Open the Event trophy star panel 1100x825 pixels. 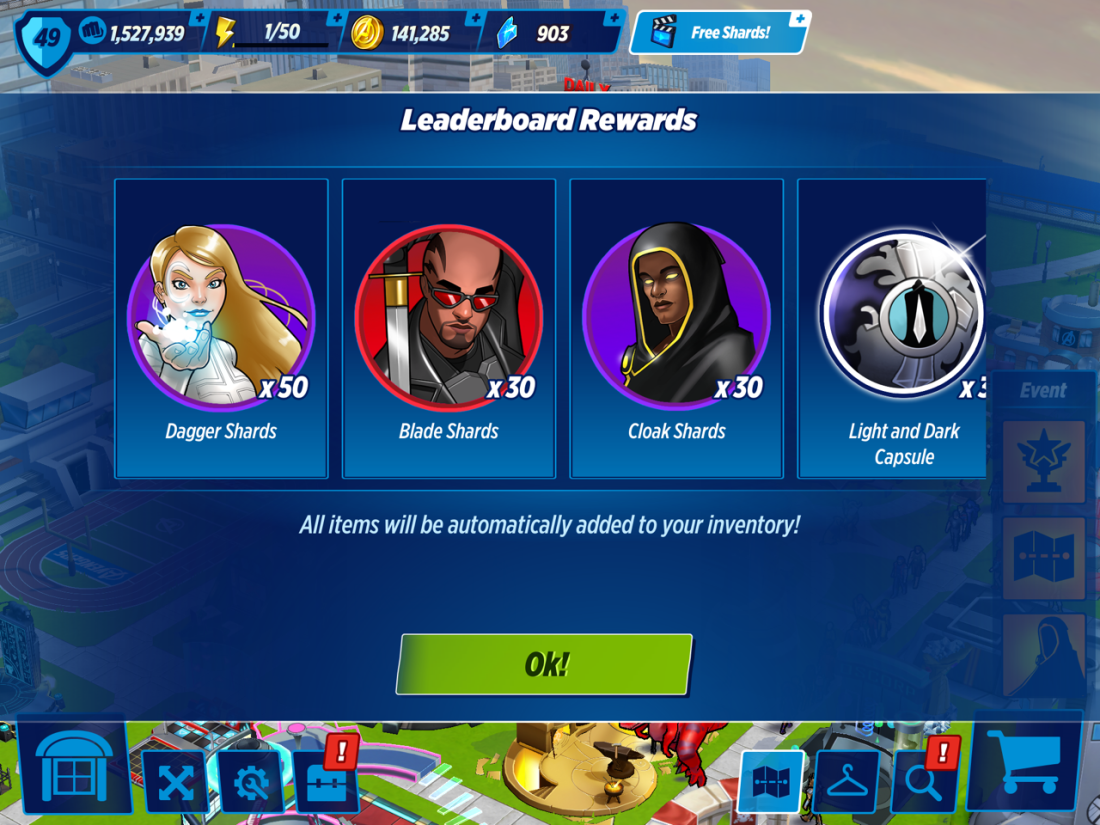pyautogui.click(x=1043, y=461)
